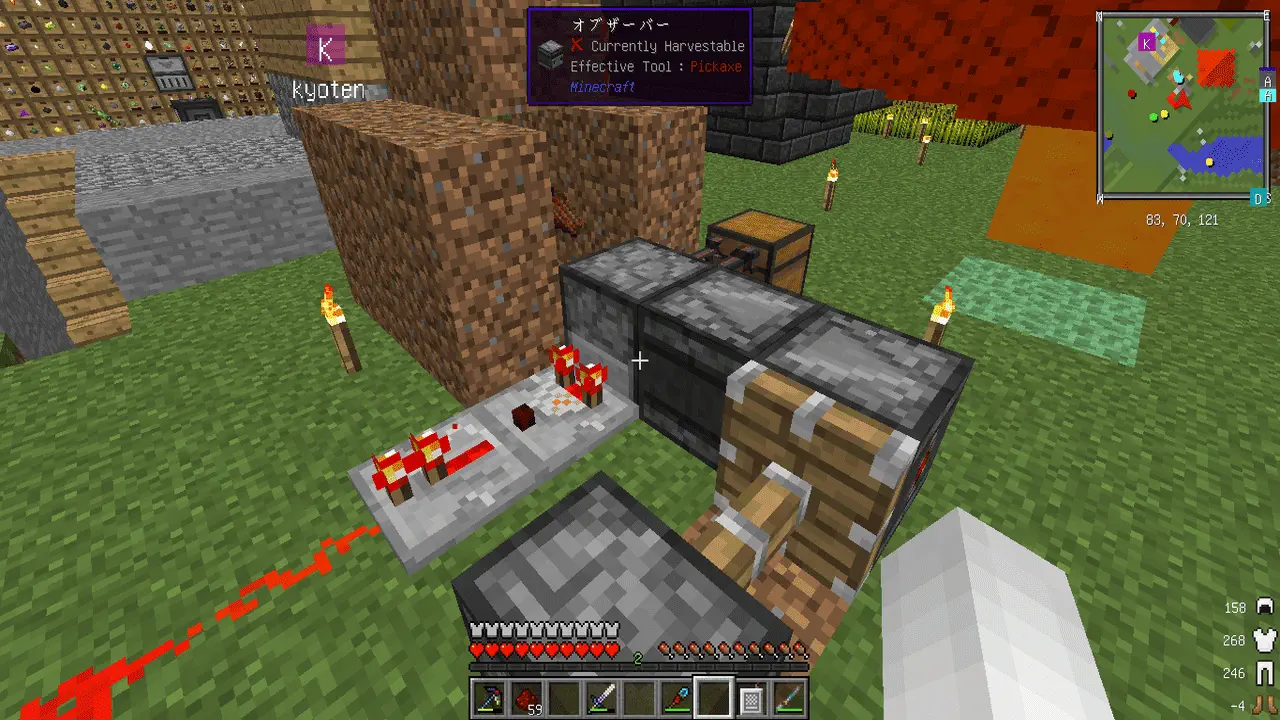This screenshot has width=1280, height=720.
Task: Select the red wand with blue tip
Action: tap(677, 699)
